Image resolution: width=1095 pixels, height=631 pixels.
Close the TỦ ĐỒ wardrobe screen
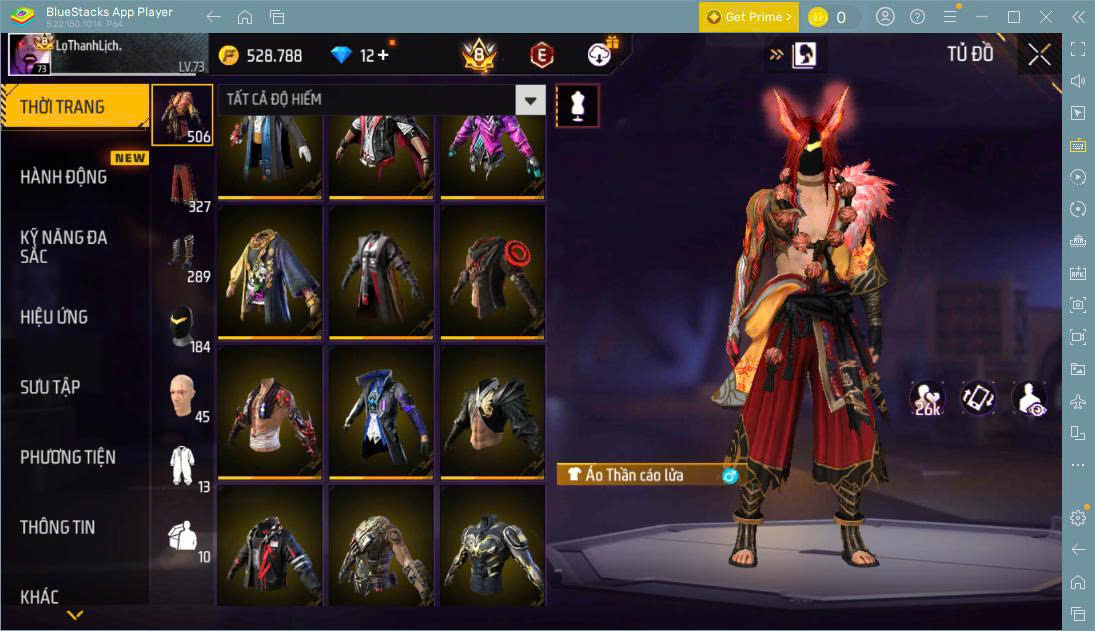[x=1039, y=55]
